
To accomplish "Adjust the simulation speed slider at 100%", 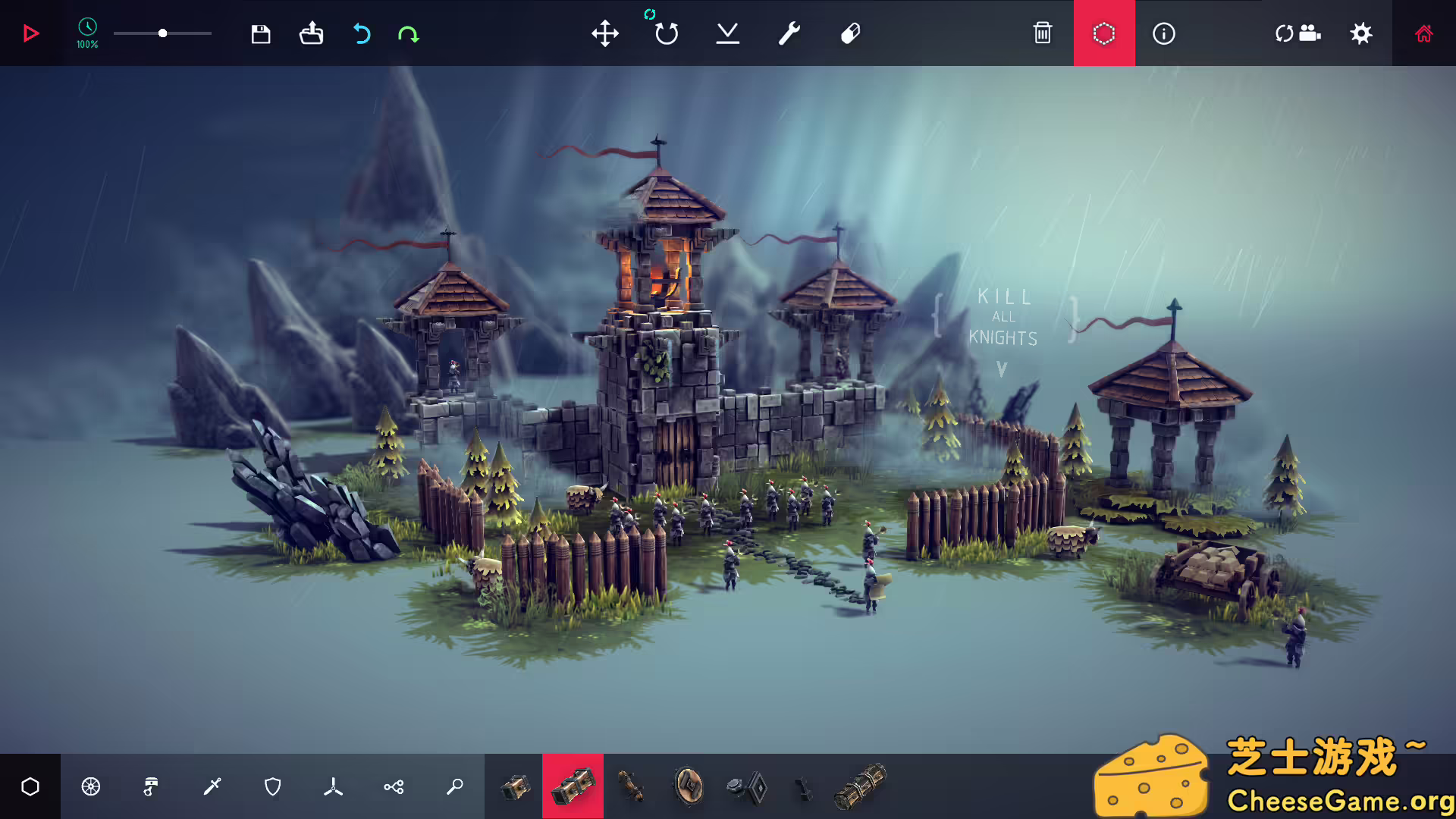I will coord(162,33).
